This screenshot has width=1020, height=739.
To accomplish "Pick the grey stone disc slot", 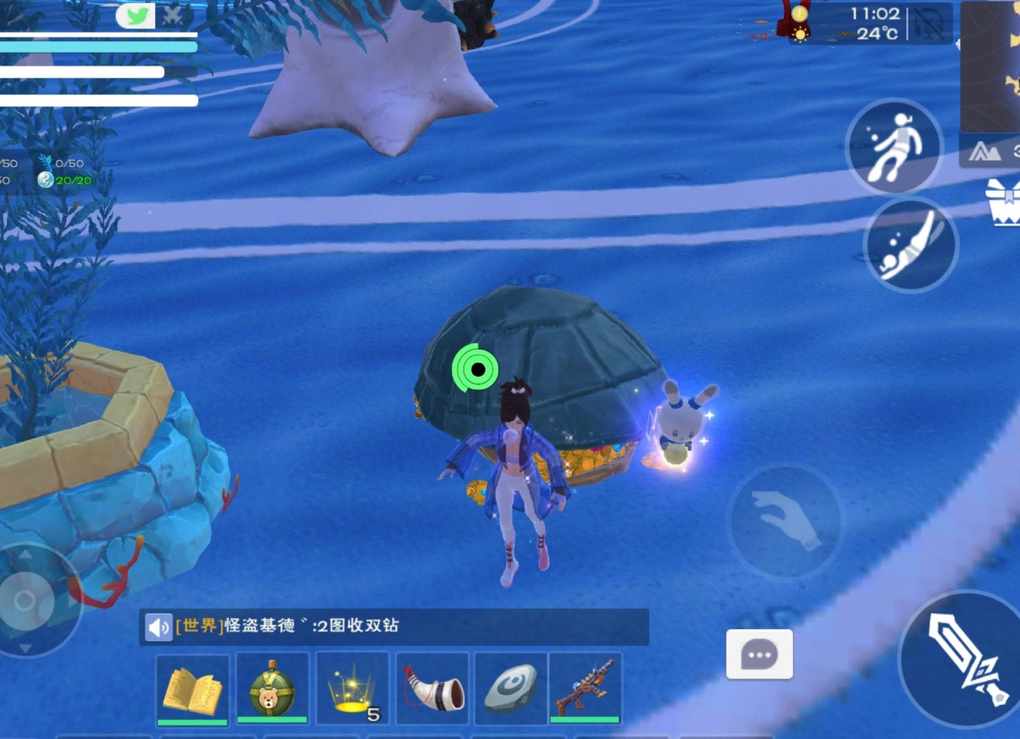I will (511, 689).
